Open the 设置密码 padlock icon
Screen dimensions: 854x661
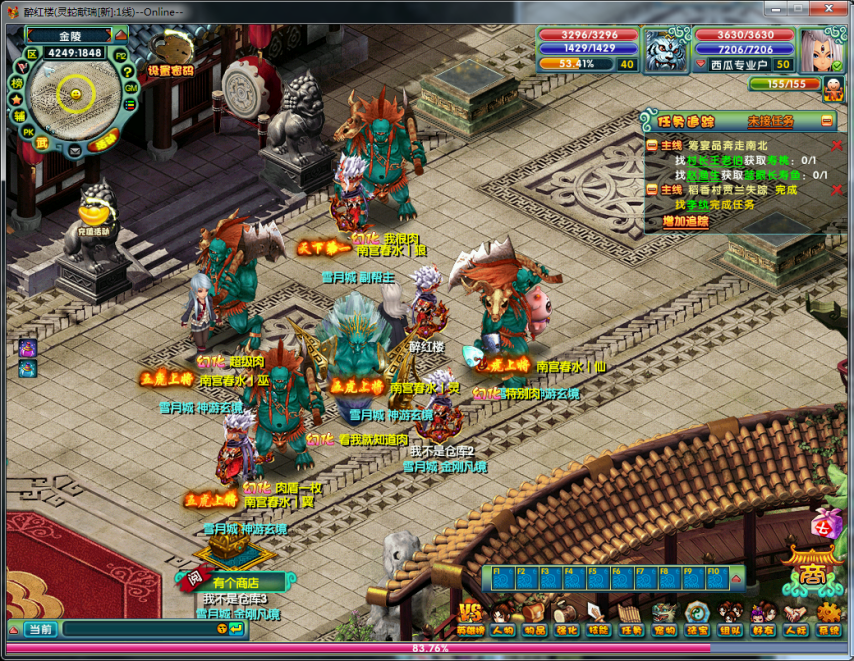172,52
